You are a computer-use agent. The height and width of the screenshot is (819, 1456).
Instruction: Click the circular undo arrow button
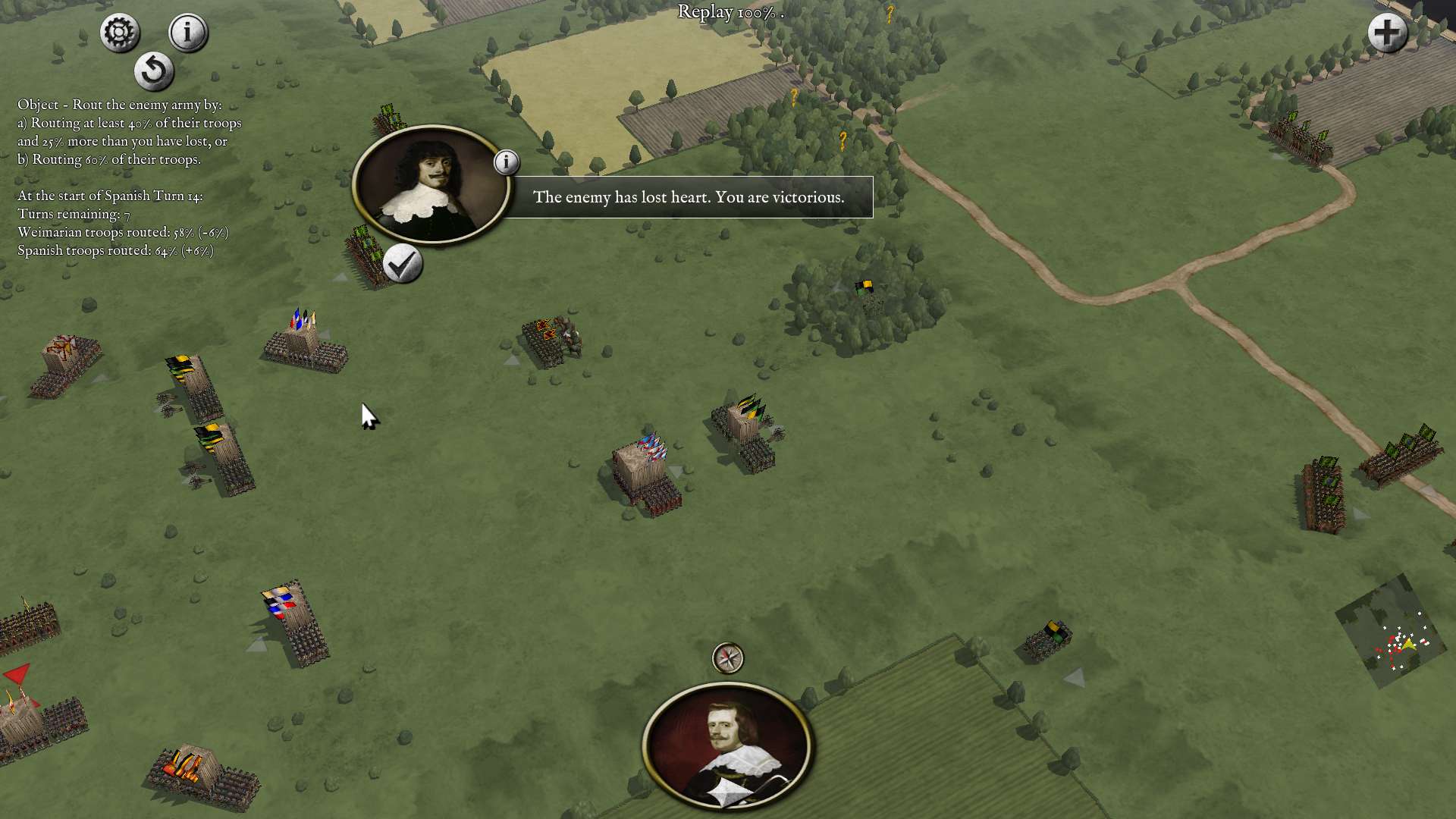pos(154,71)
